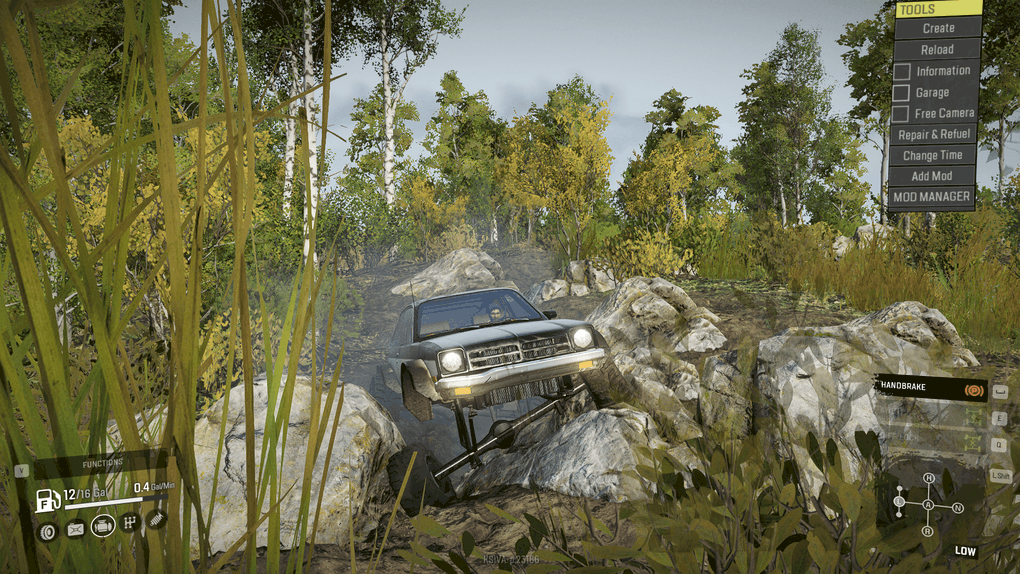The height and width of the screenshot is (574, 1020).
Task: Toggle the Handbrake indicator
Action: coord(970,389)
